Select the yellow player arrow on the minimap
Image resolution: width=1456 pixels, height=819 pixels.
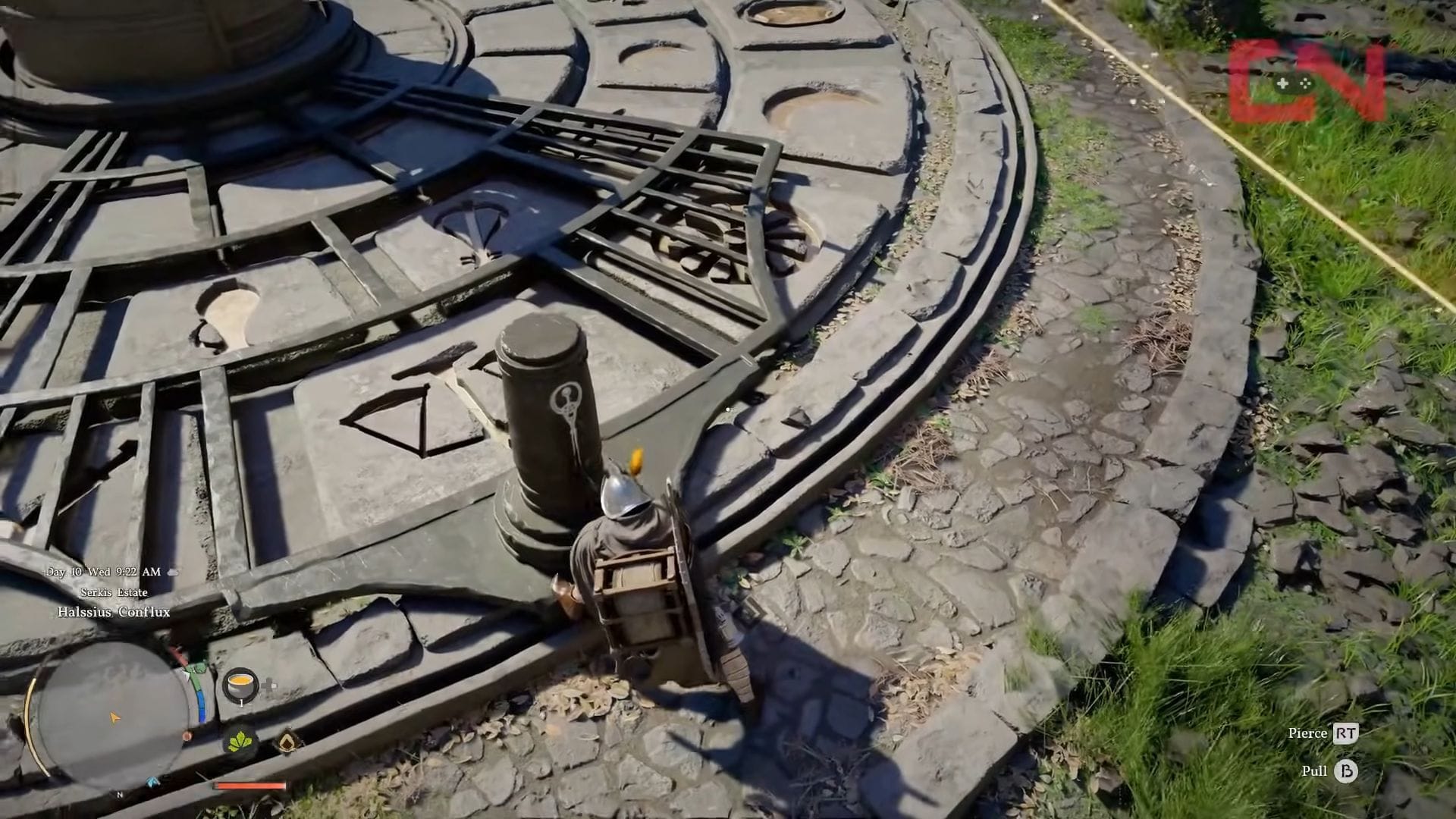(115, 717)
